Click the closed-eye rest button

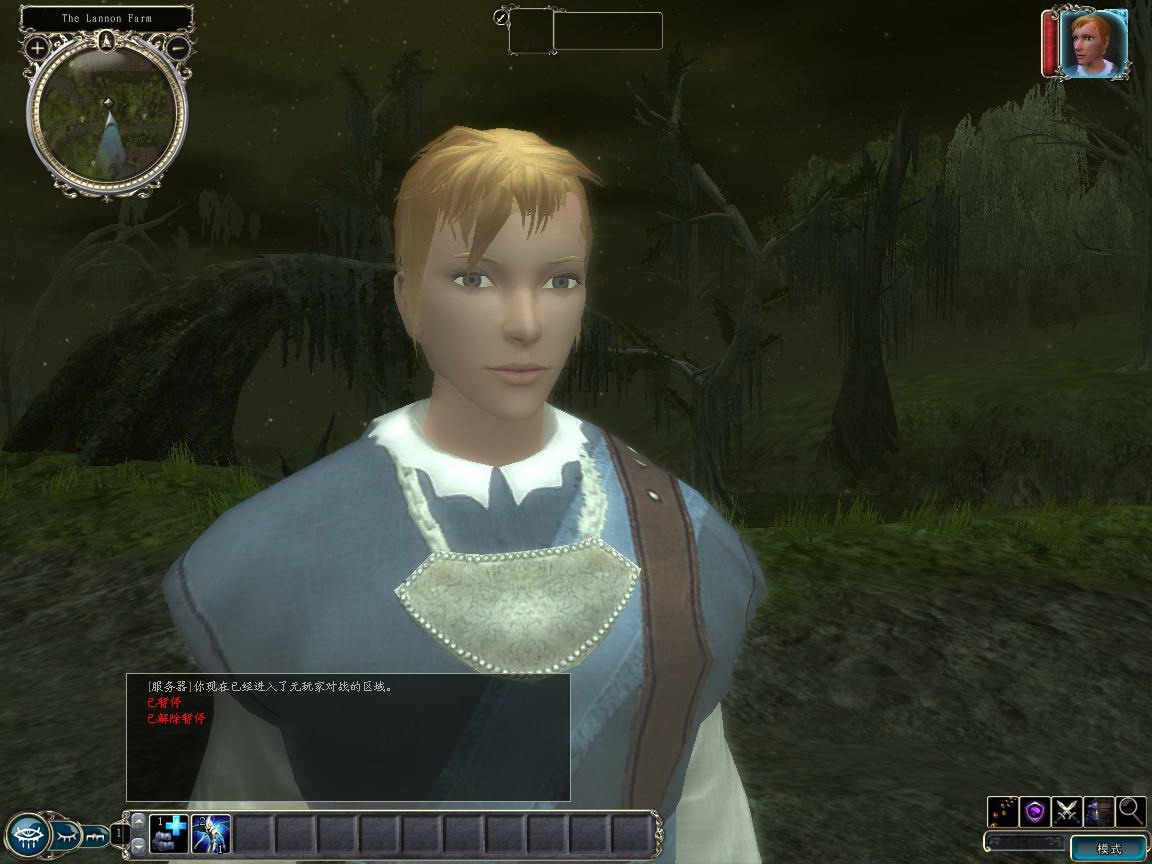[x=66, y=834]
